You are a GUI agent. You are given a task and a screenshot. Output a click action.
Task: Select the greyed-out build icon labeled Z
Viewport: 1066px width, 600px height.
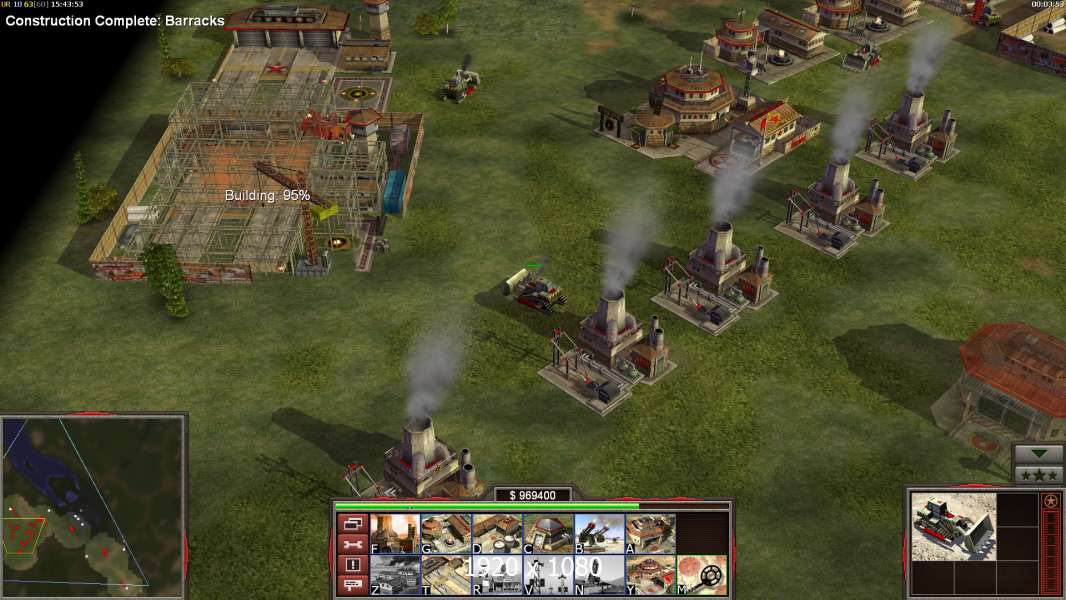click(x=395, y=575)
